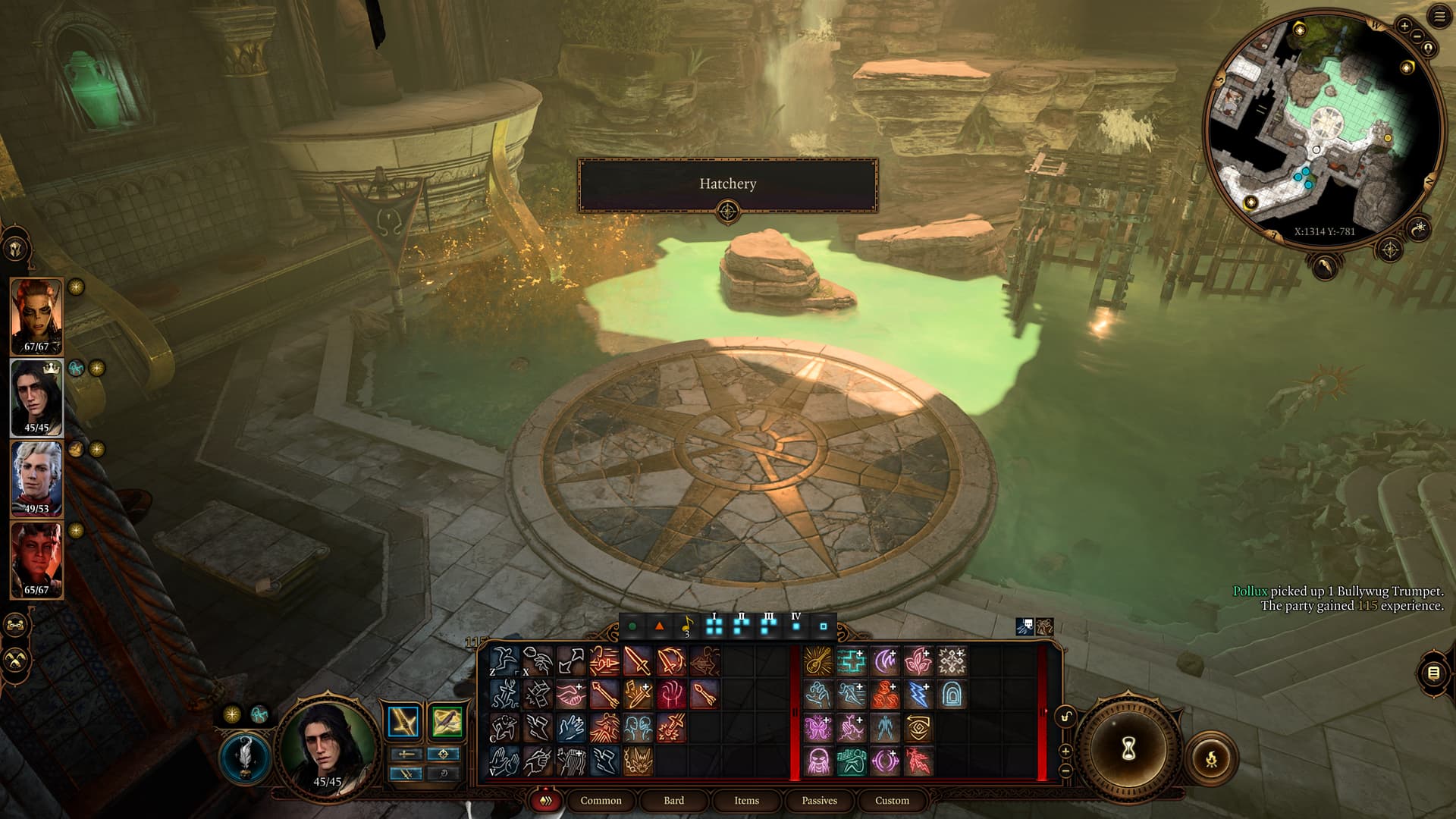
Task: Activate the sword main hand attack icon
Action: pos(638,661)
